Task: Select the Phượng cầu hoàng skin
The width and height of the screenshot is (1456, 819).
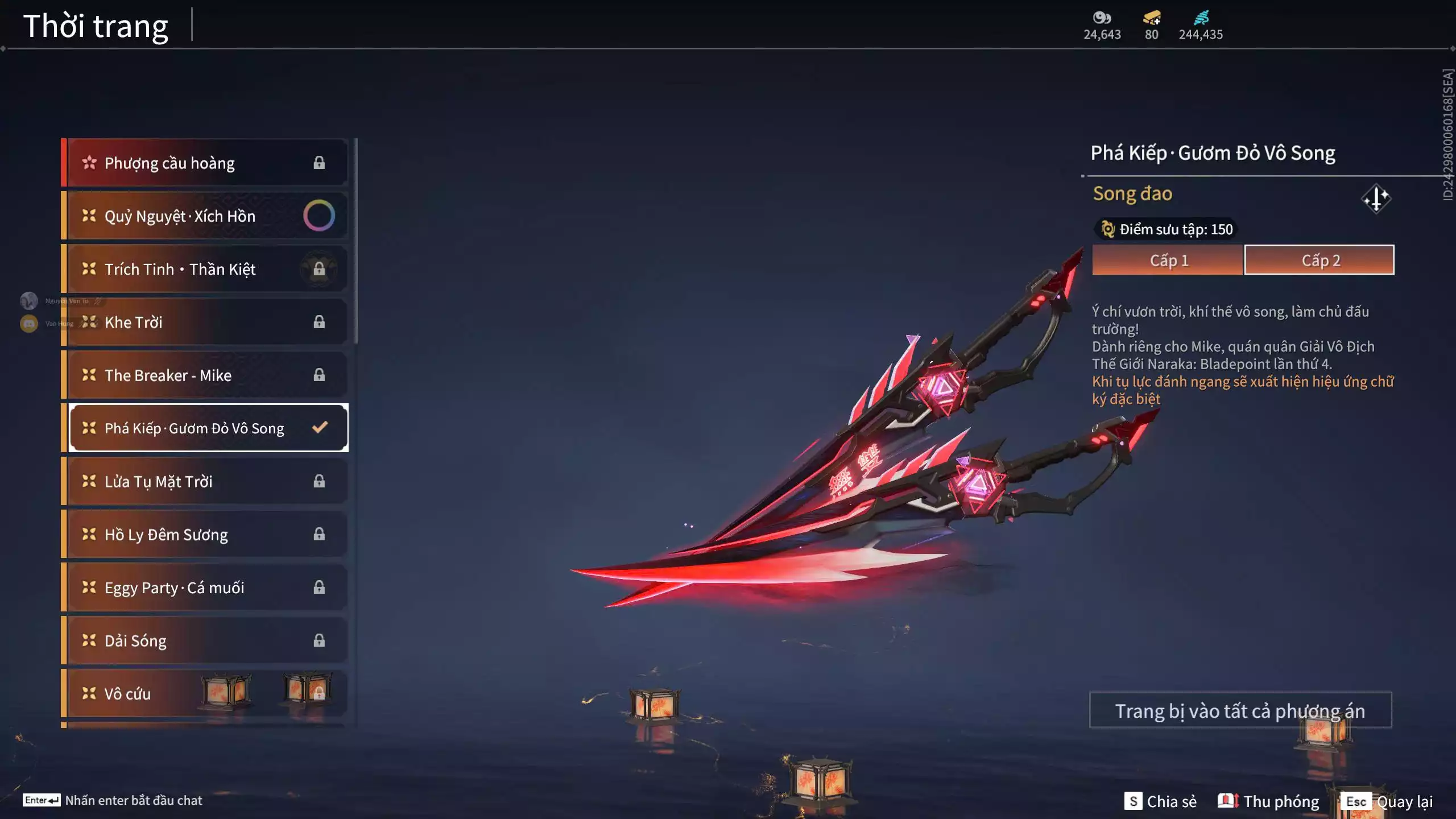Action: (205, 163)
